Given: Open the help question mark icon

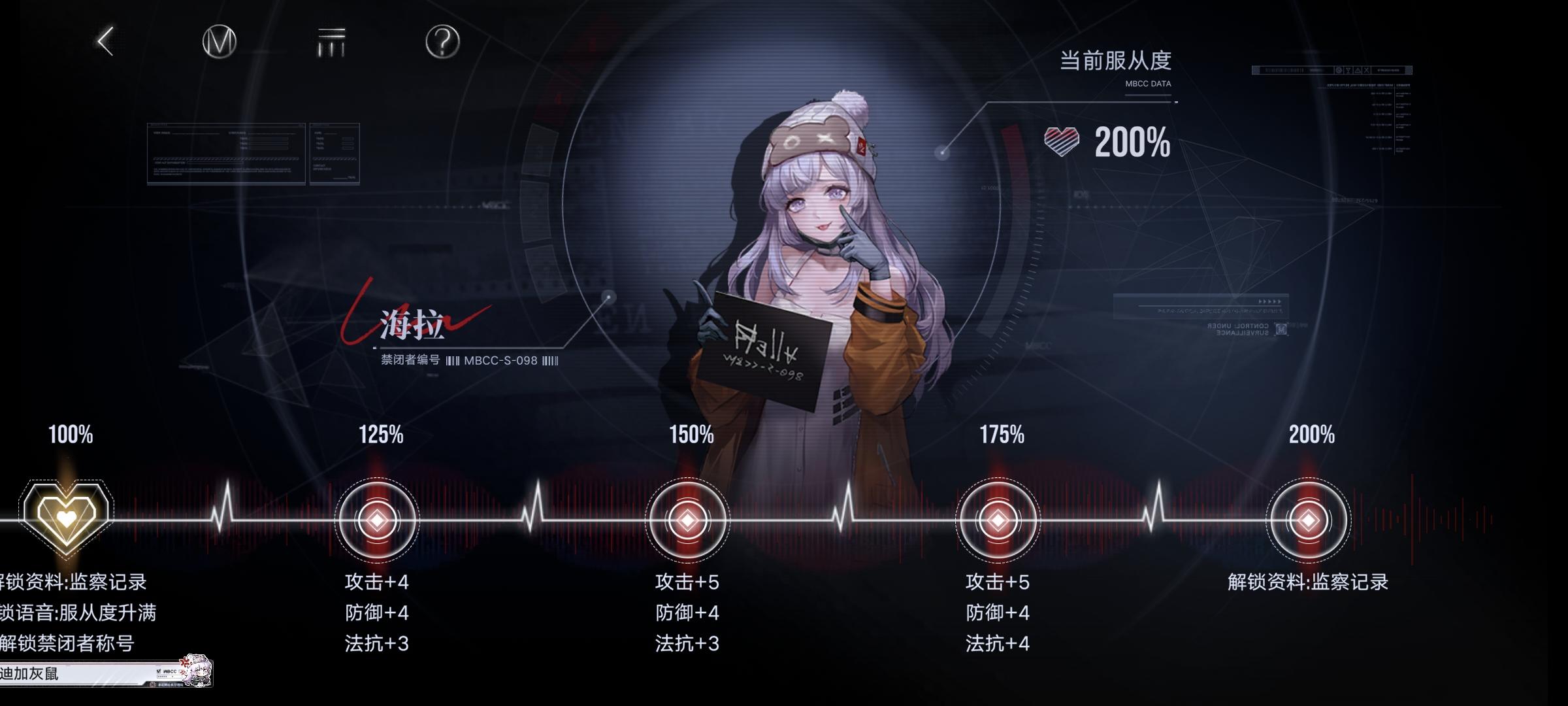Looking at the screenshot, I should point(443,41).
